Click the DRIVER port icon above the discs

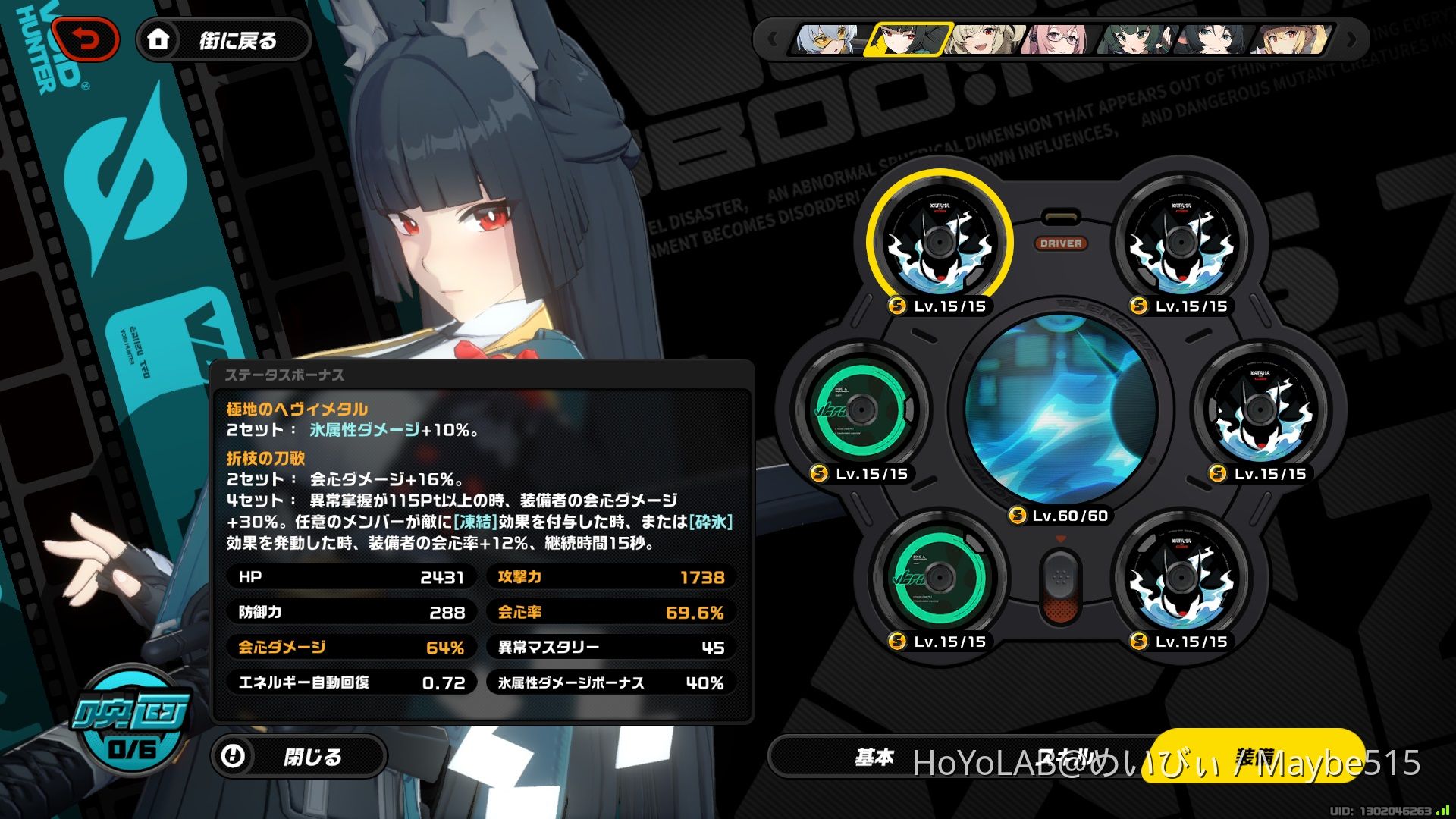[1062, 243]
